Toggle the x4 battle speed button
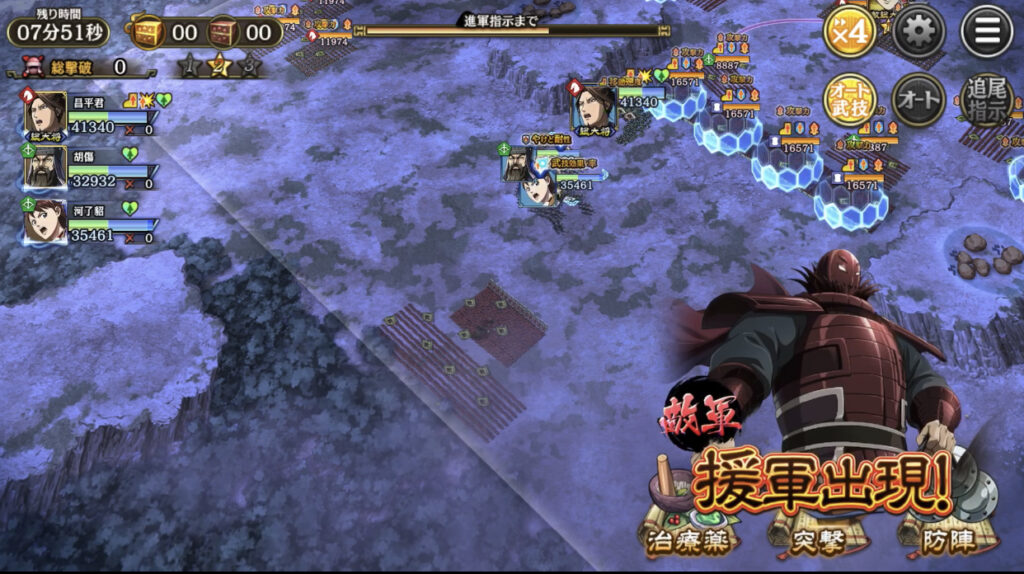1024x574 pixels. pyautogui.click(x=850, y=33)
